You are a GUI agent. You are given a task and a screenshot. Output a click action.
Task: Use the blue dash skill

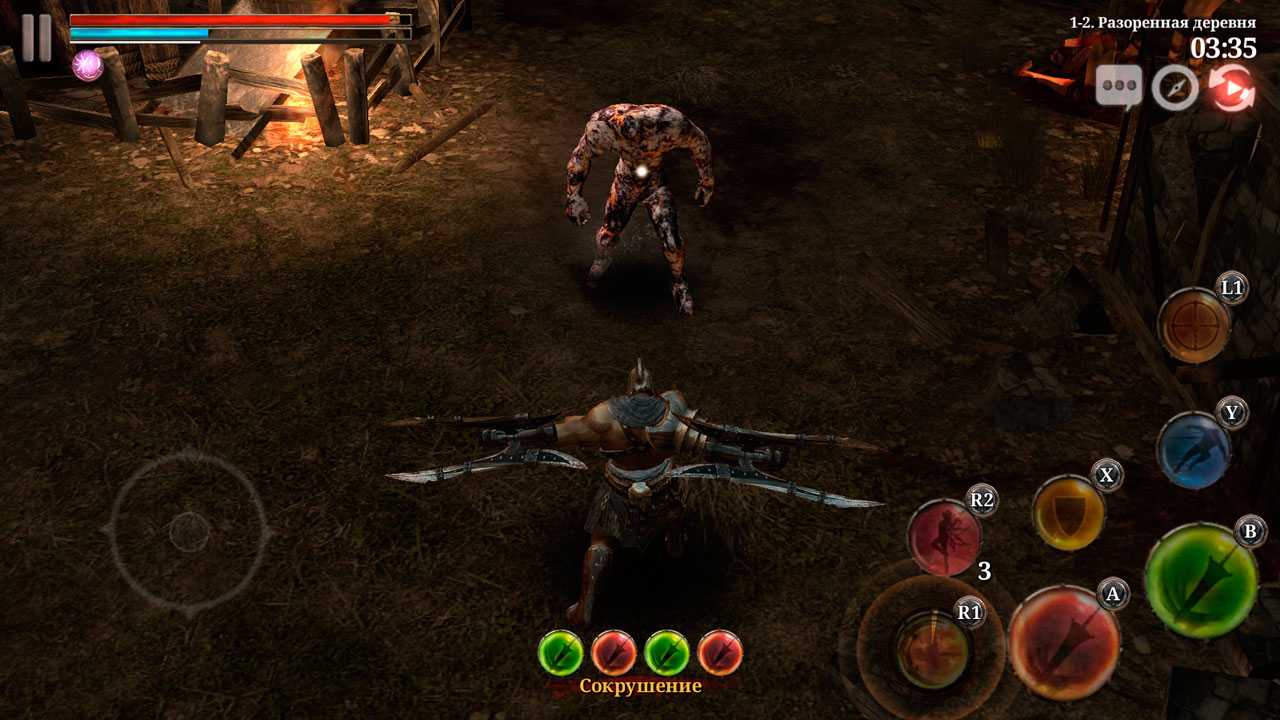pyautogui.click(x=1193, y=450)
